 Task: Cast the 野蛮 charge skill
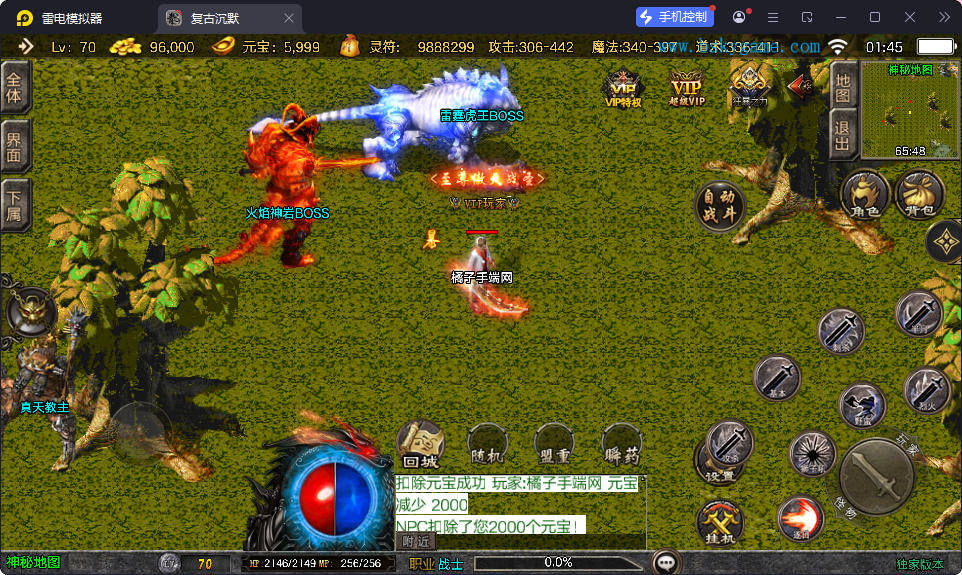(861, 405)
